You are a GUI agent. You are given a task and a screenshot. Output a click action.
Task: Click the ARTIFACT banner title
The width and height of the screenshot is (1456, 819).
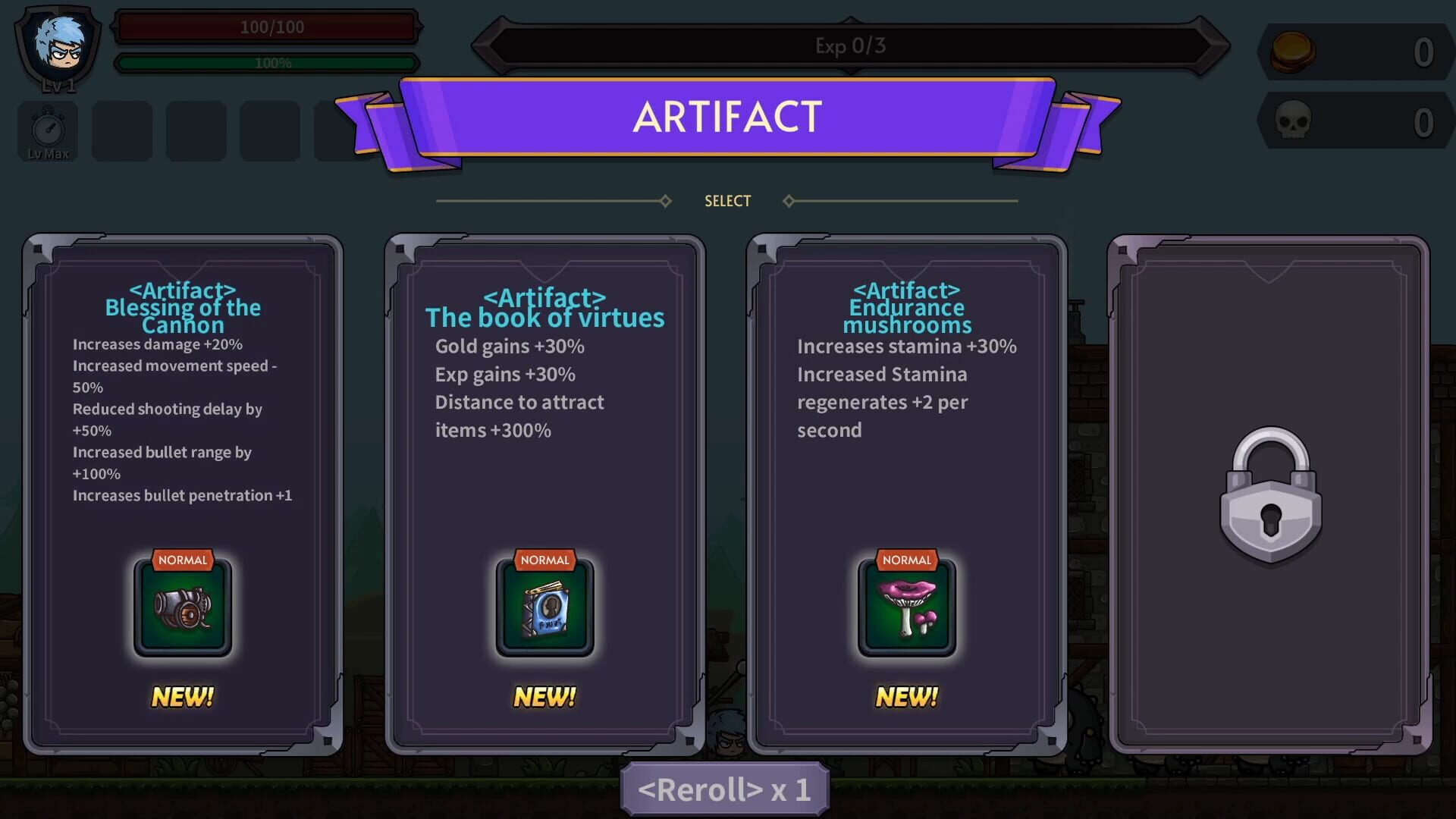(726, 118)
